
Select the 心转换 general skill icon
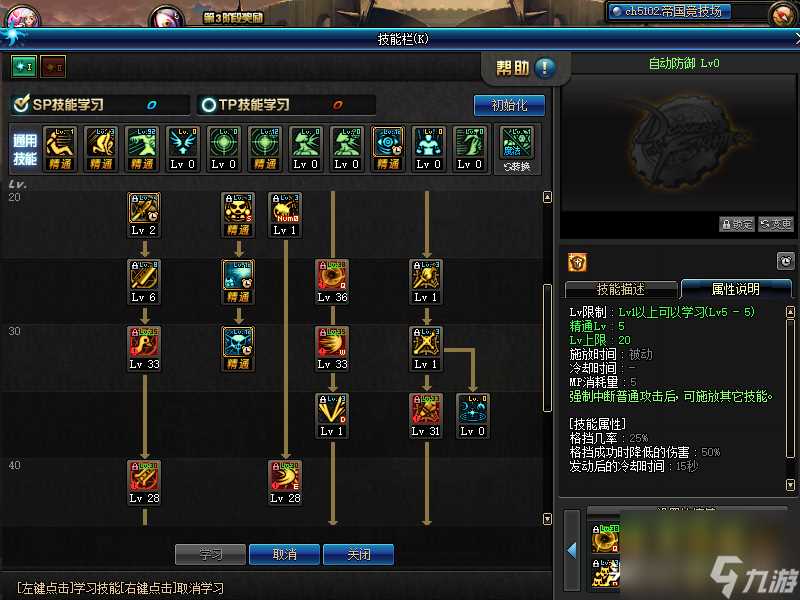coord(517,143)
